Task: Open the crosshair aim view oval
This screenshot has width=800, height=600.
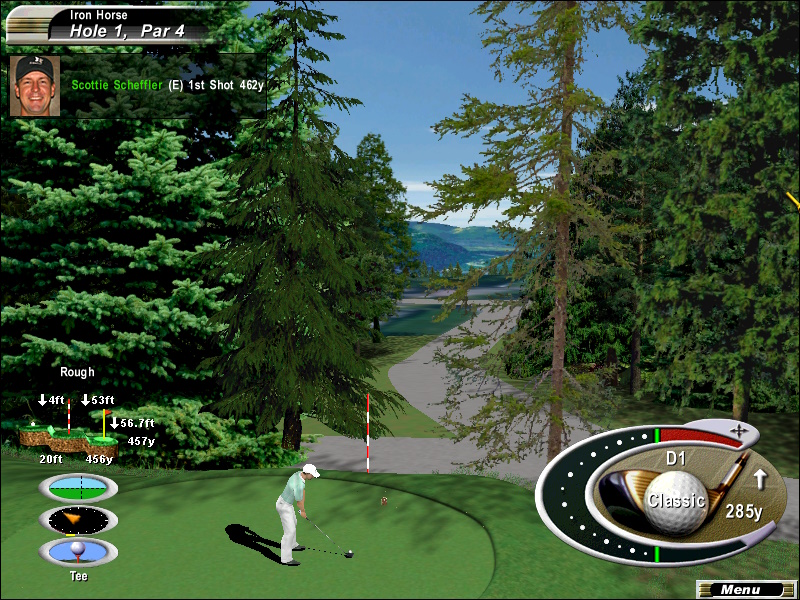Action: coord(77,487)
